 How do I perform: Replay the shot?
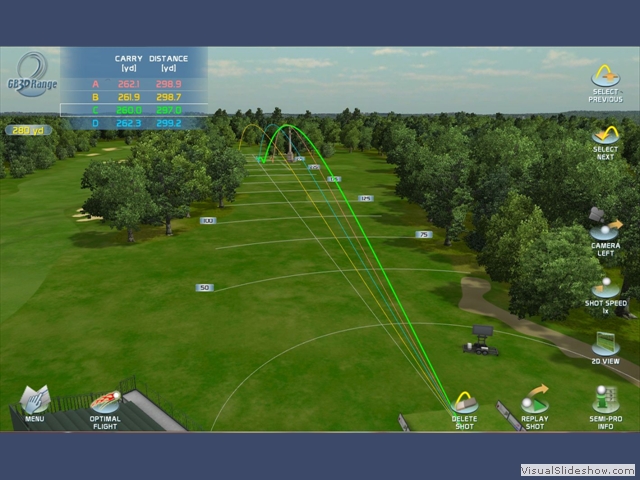[535, 405]
